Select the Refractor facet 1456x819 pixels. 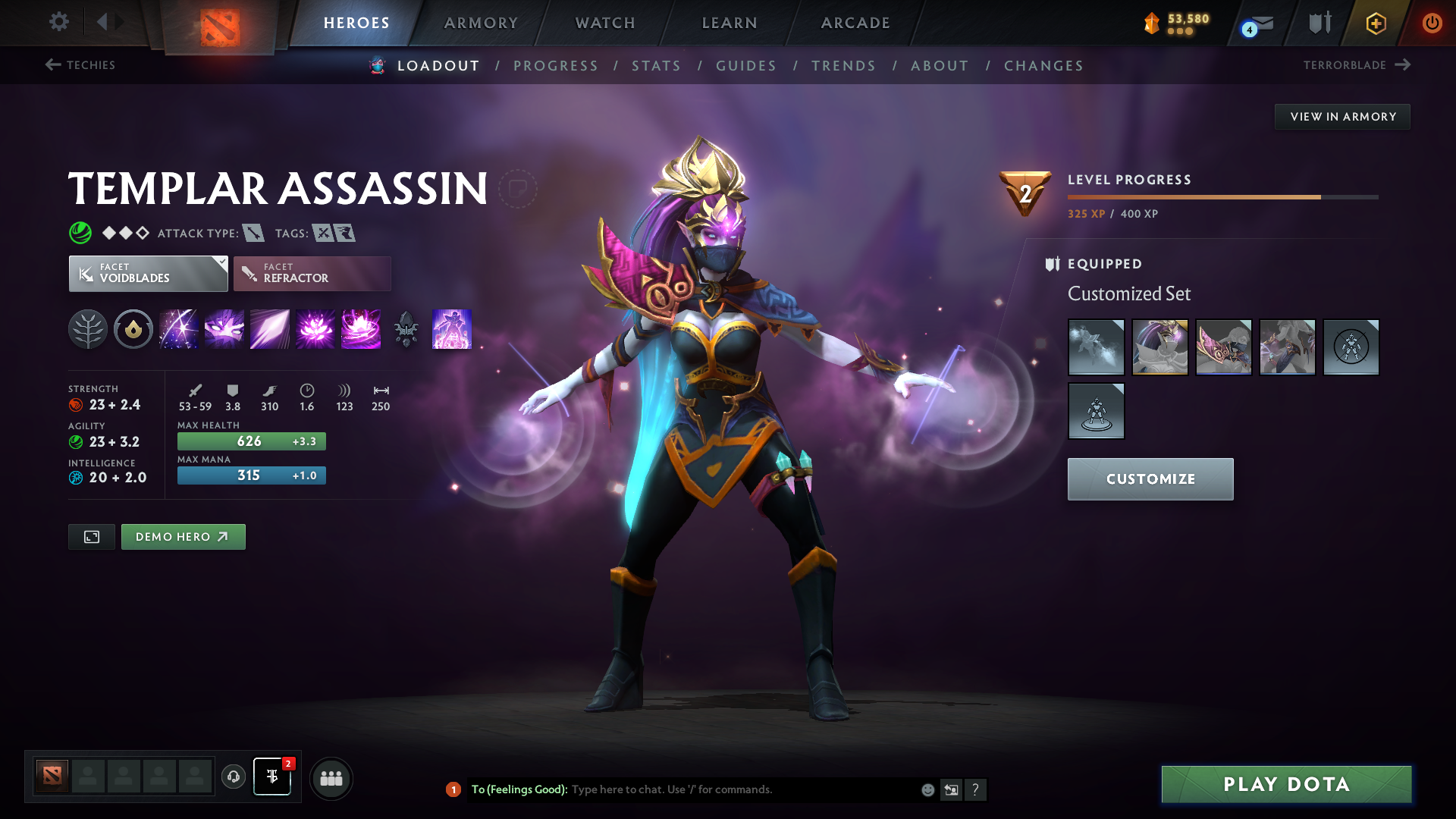click(x=312, y=273)
